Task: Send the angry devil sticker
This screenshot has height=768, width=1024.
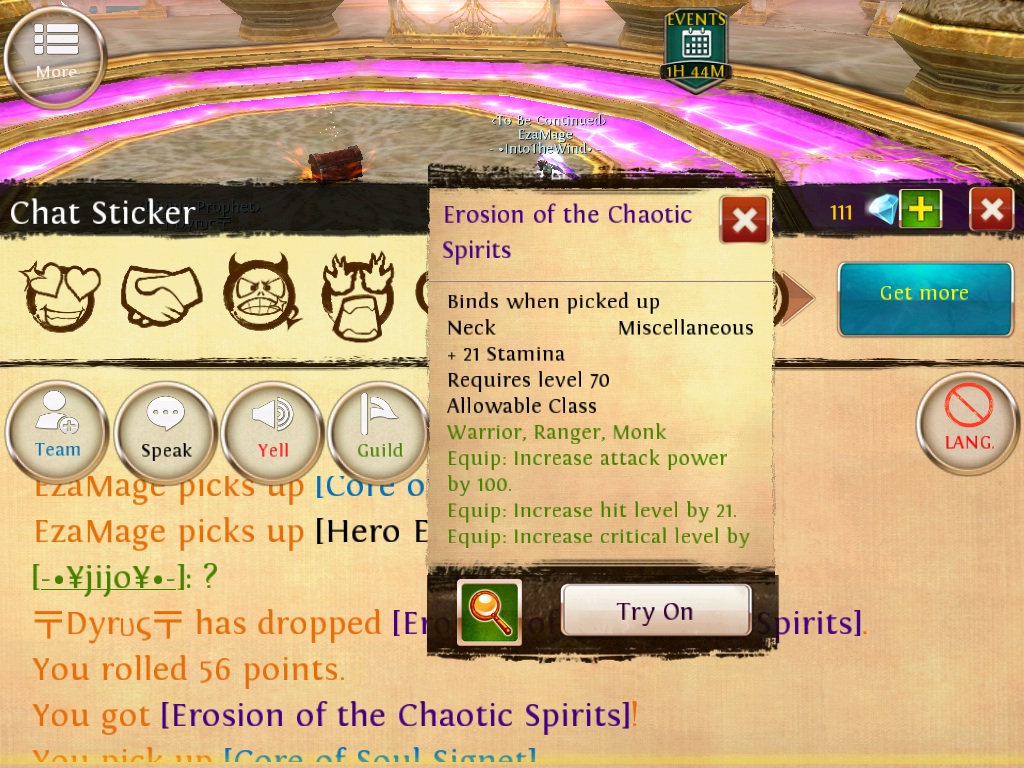Action: (261, 297)
